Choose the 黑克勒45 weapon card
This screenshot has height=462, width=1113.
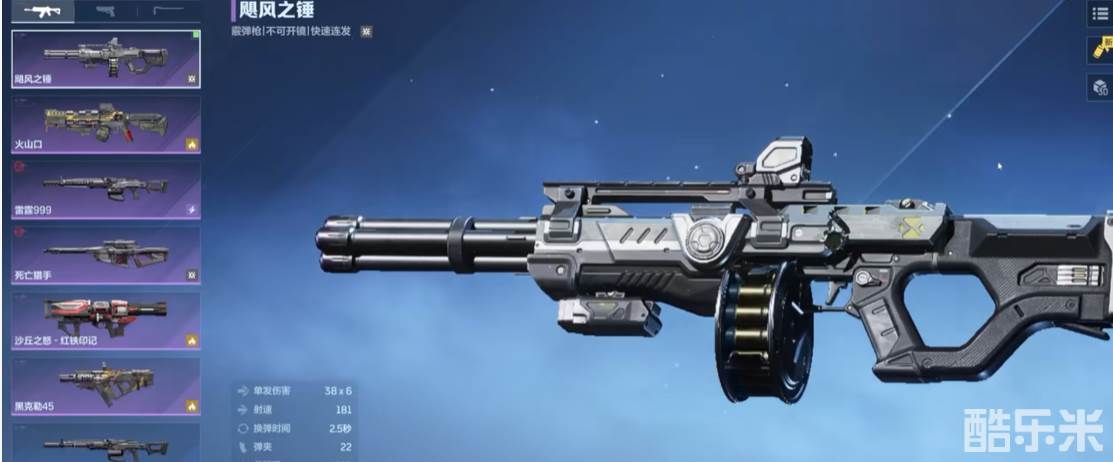click(x=105, y=386)
